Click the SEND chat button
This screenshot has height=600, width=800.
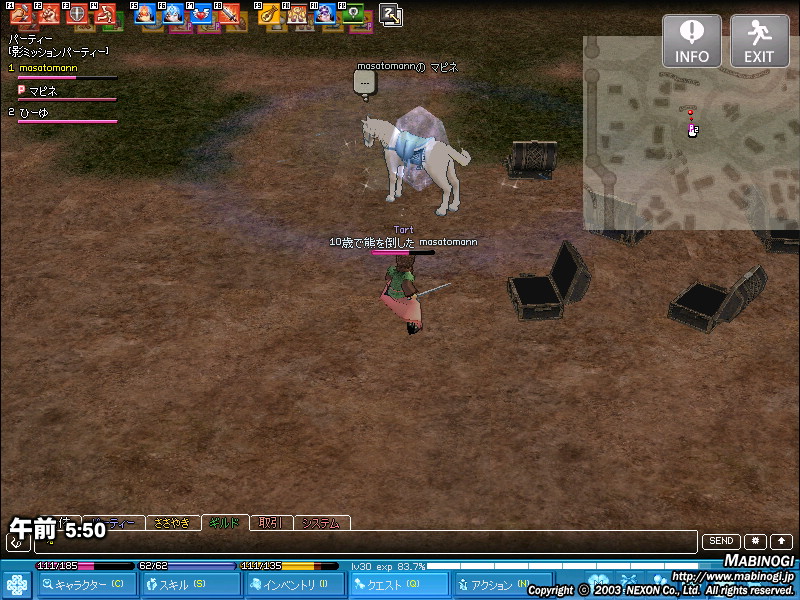[x=721, y=541]
